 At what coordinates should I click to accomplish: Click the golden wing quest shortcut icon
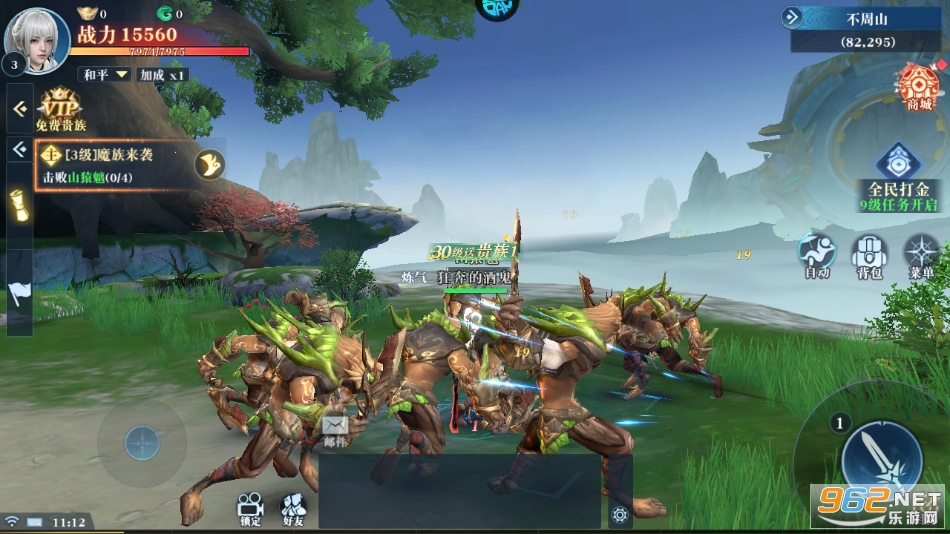click(209, 163)
